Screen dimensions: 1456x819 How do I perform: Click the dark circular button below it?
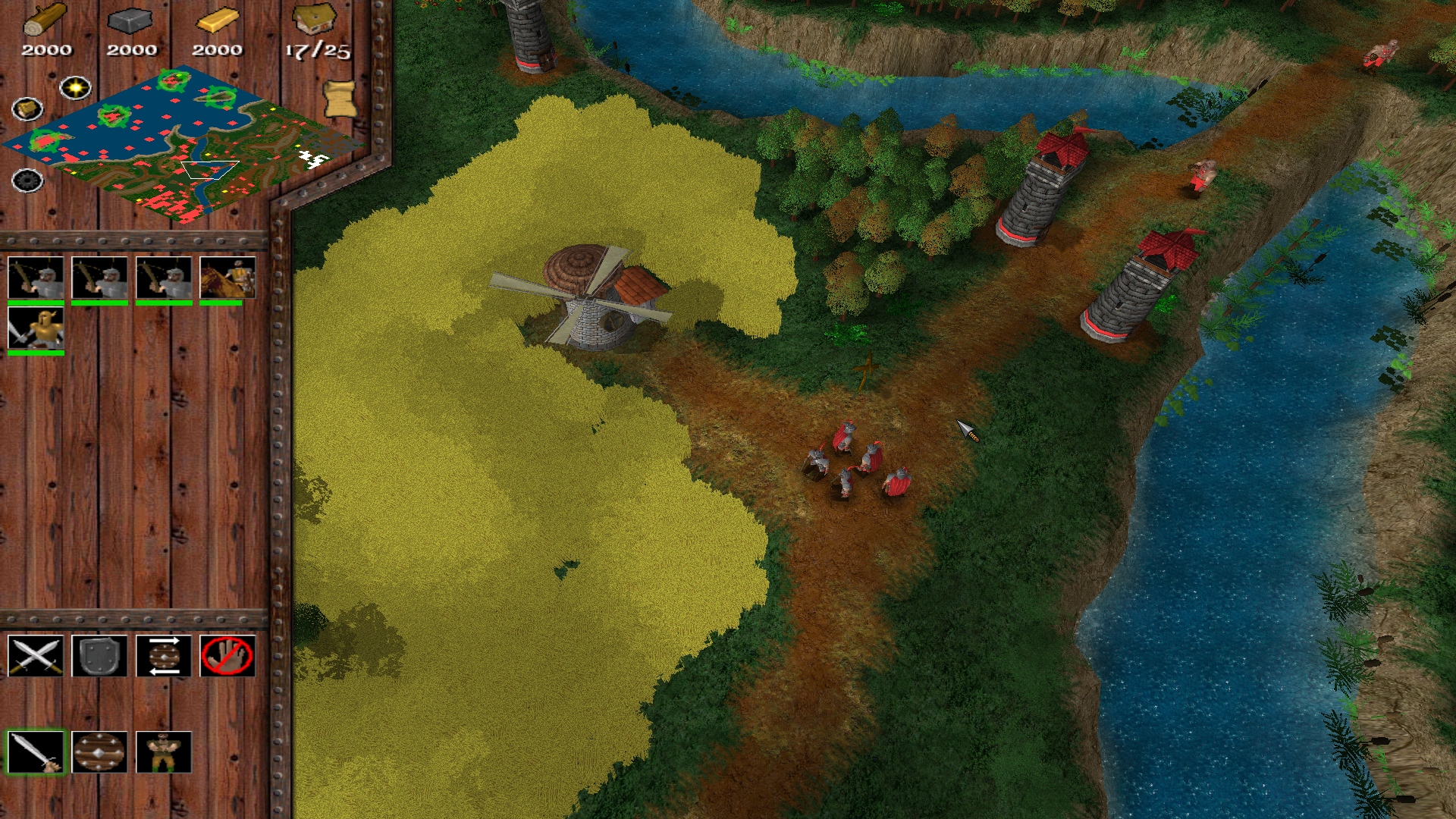pyautogui.click(x=28, y=181)
